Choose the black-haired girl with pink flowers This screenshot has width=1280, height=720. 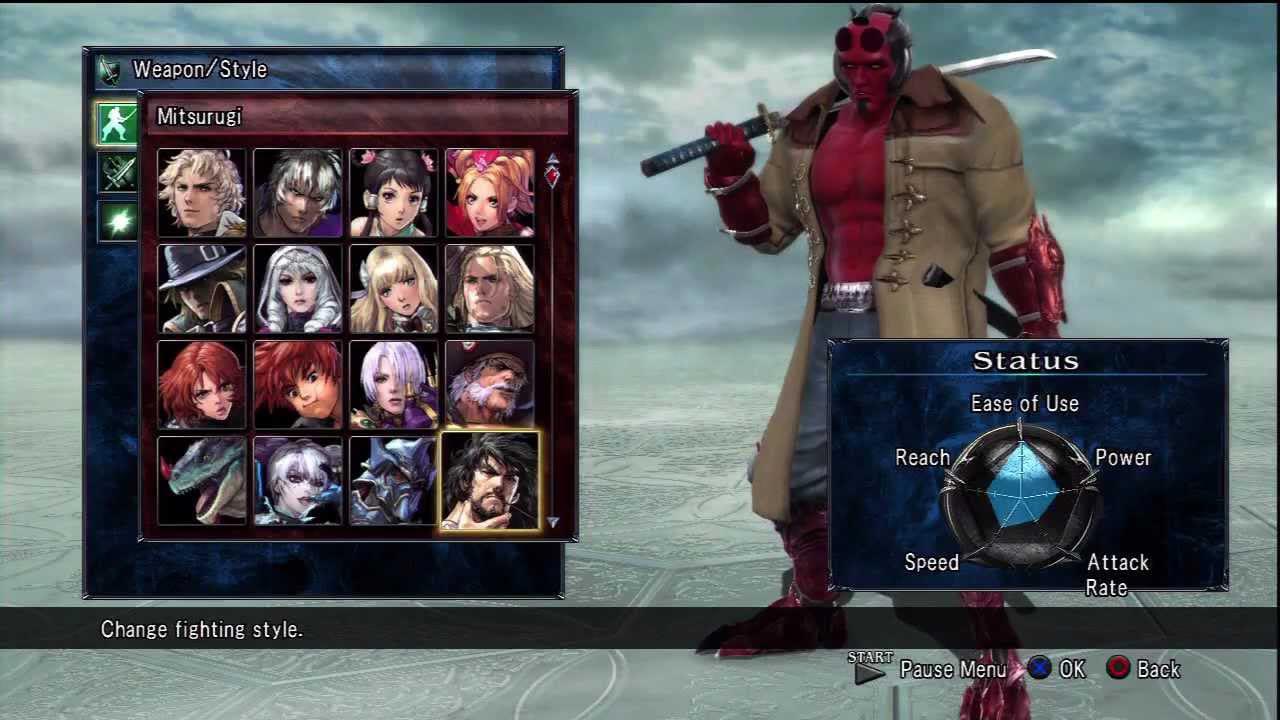393,192
